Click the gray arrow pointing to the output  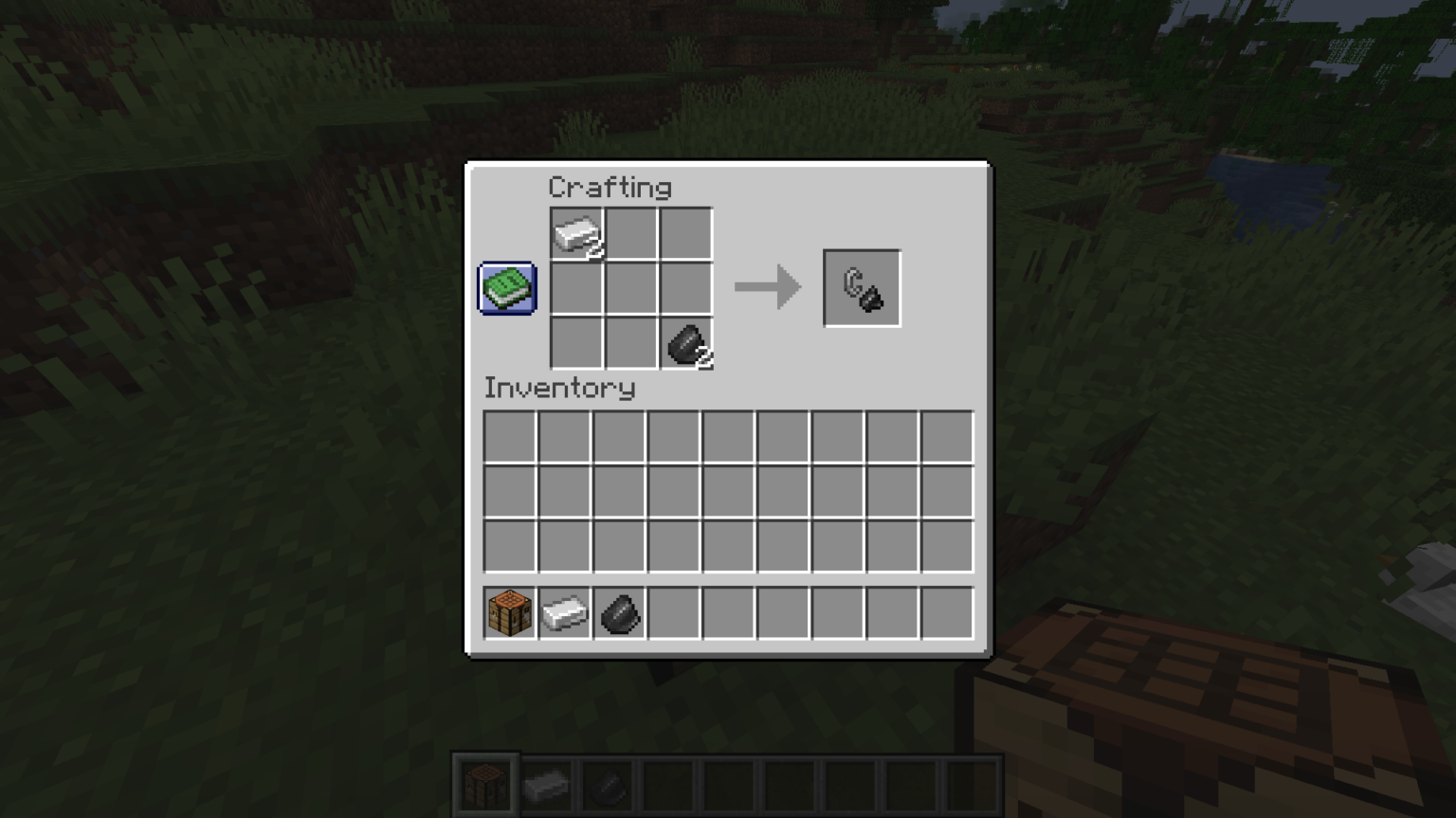pos(767,287)
